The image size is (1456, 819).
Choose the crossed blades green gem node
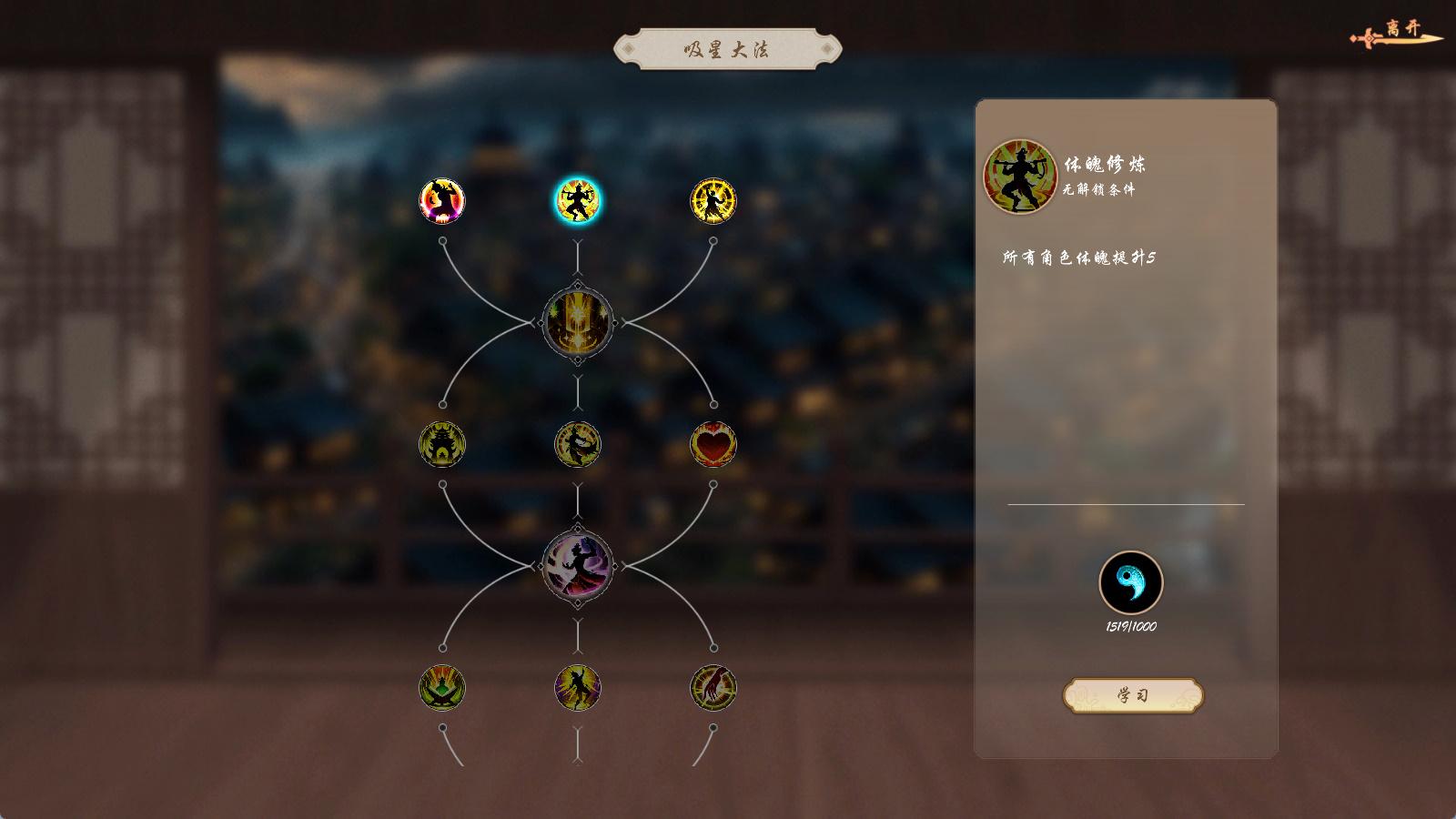[x=442, y=688]
